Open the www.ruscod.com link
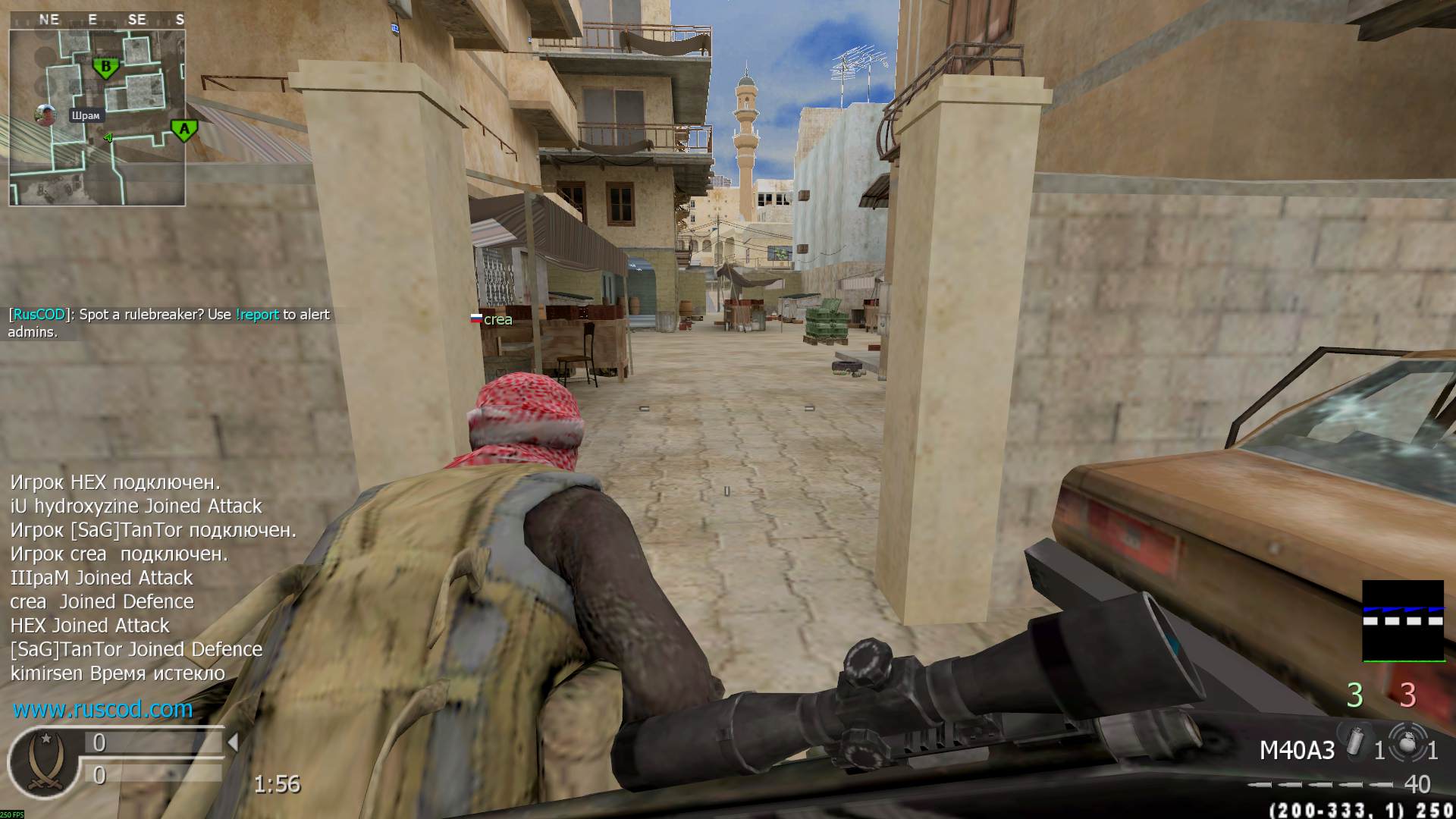 point(102,709)
